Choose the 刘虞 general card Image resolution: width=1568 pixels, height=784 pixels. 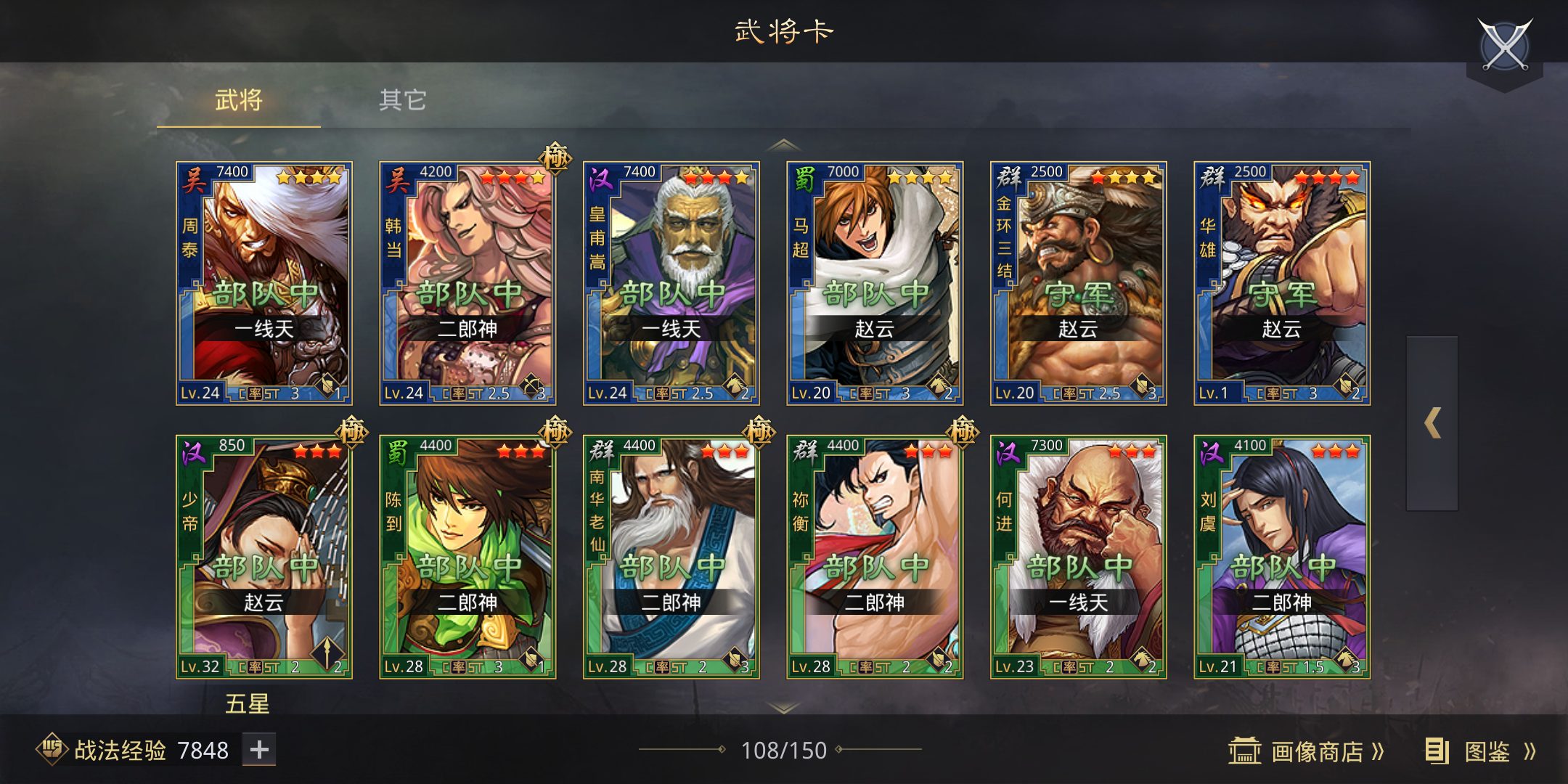pos(1282,557)
